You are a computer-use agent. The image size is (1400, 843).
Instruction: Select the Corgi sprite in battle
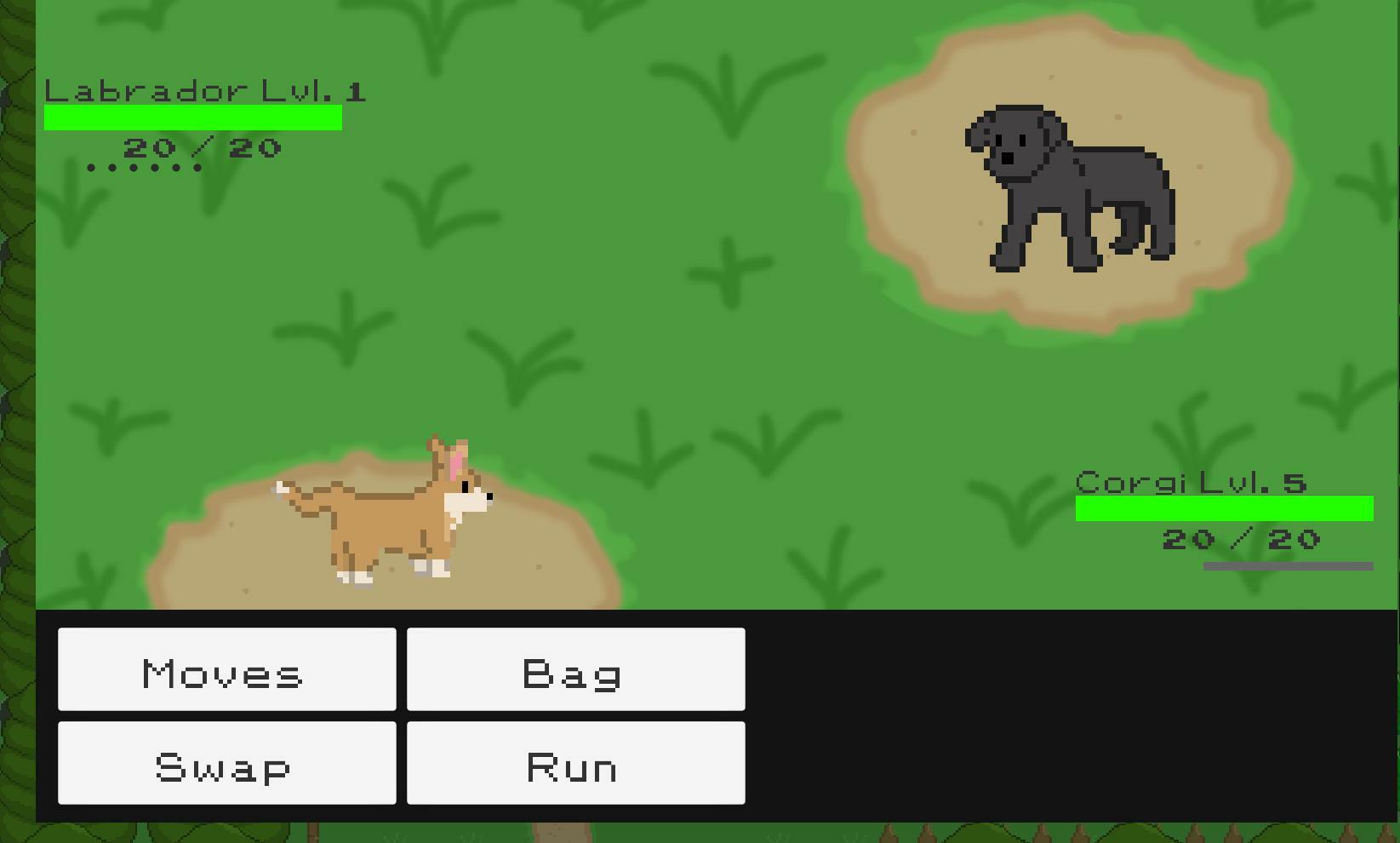[x=383, y=511]
